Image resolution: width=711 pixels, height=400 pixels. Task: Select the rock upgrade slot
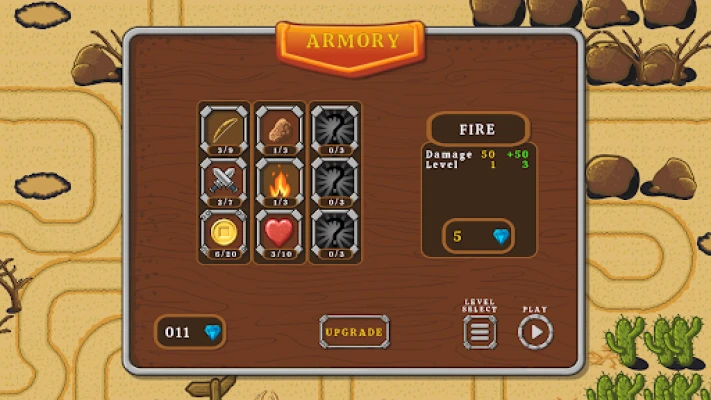[280, 130]
